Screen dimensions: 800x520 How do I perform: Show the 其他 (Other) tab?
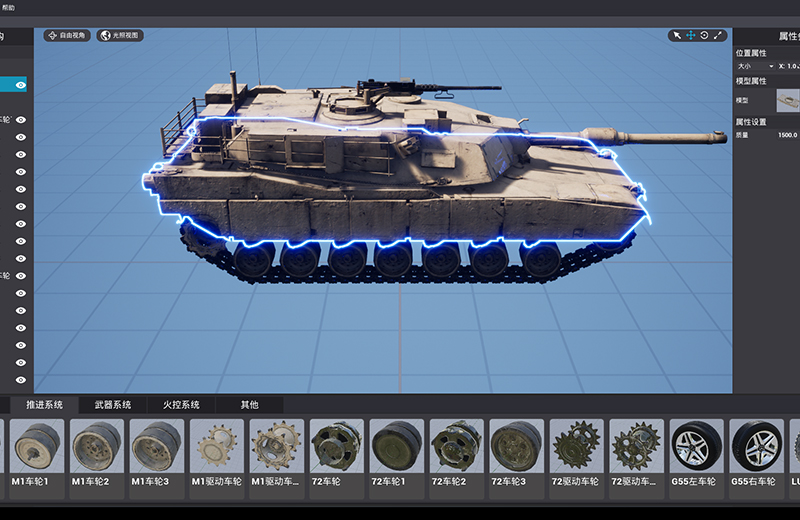[249, 405]
